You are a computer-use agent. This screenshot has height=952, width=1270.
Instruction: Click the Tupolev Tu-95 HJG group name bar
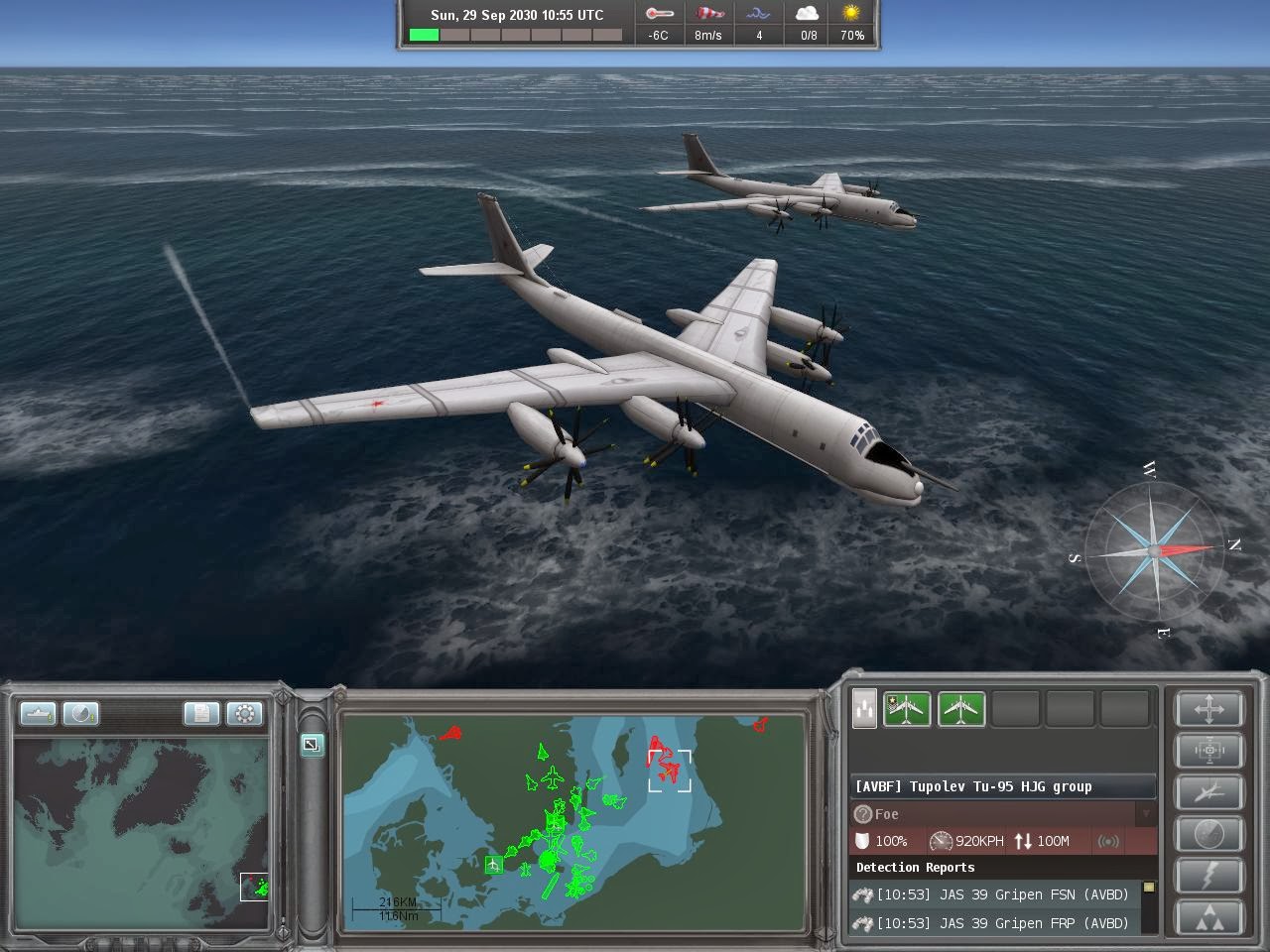tap(1002, 786)
